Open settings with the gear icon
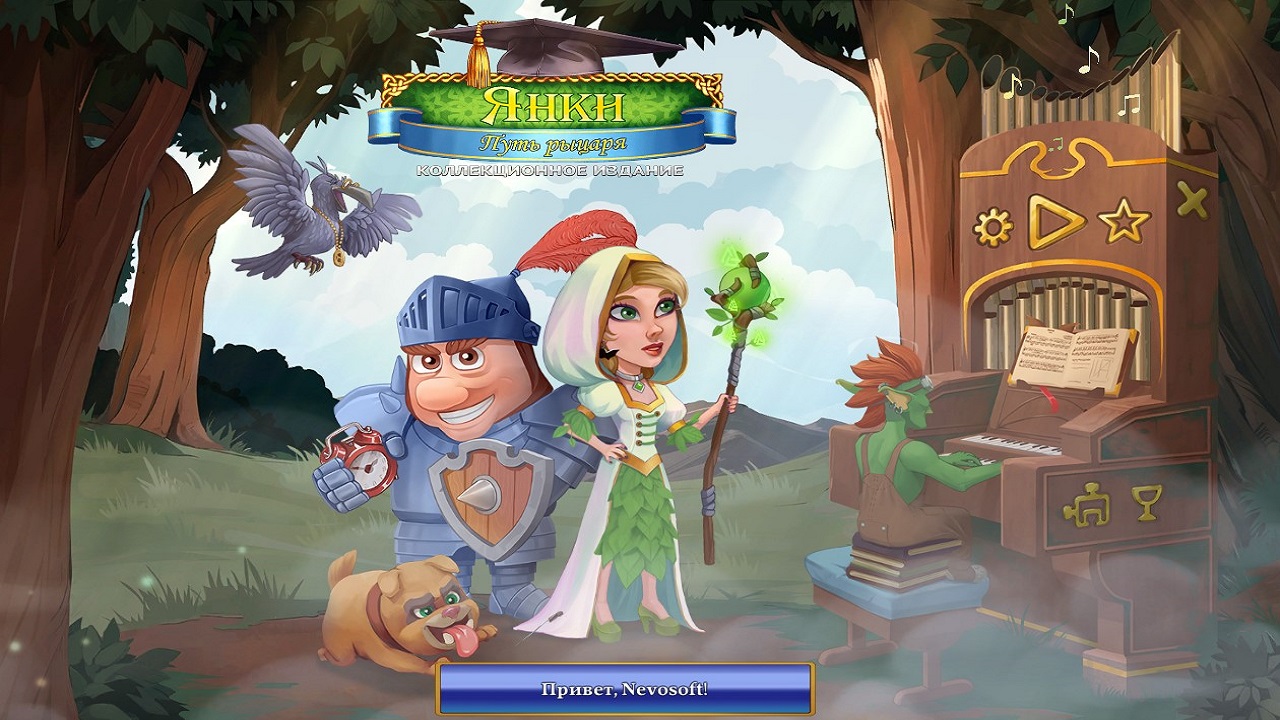The width and height of the screenshot is (1280, 720). tap(993, 228)
